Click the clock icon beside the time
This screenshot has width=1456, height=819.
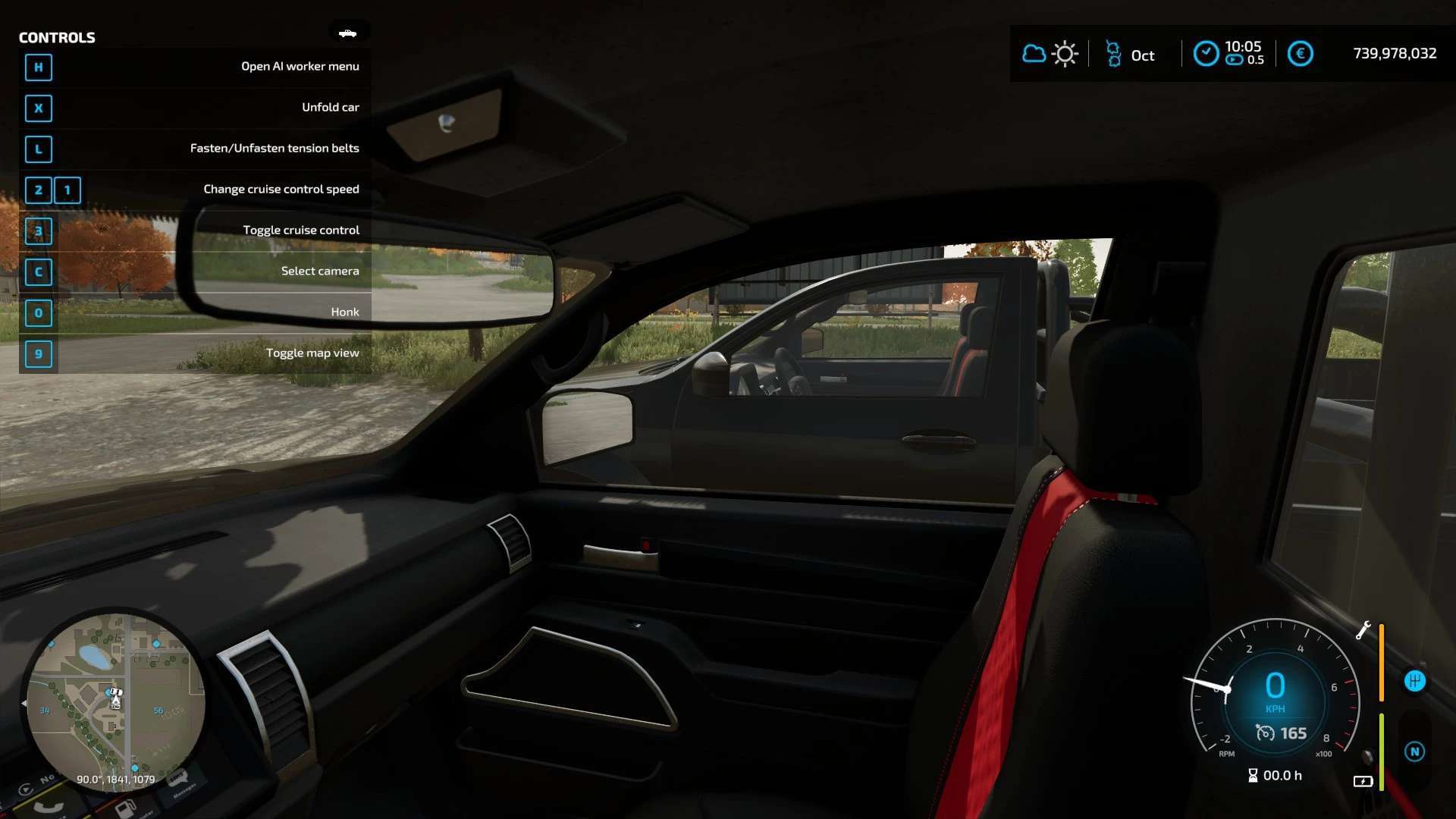click(x=1206, y=54)
